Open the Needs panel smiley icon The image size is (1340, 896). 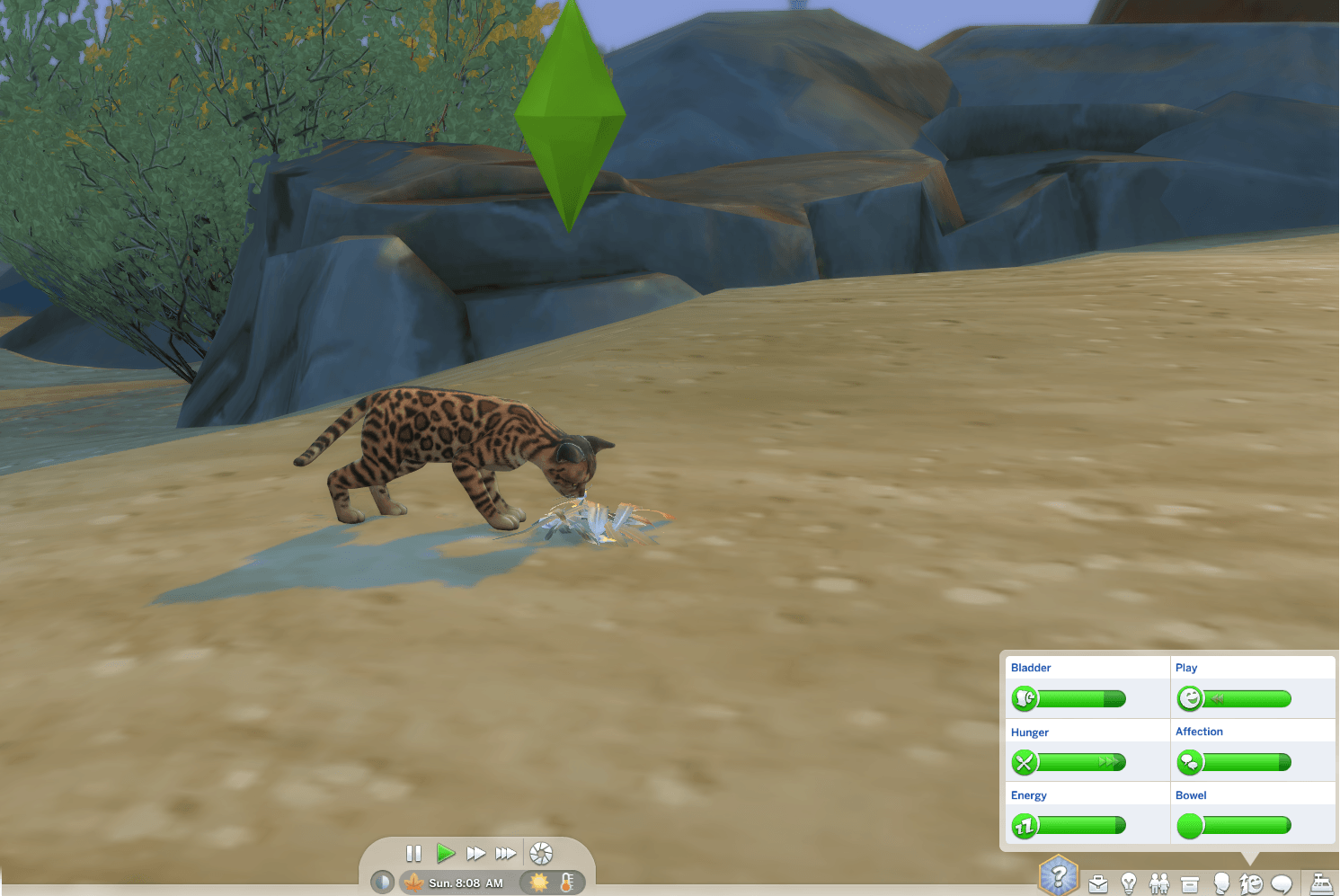coord(1252,882)
